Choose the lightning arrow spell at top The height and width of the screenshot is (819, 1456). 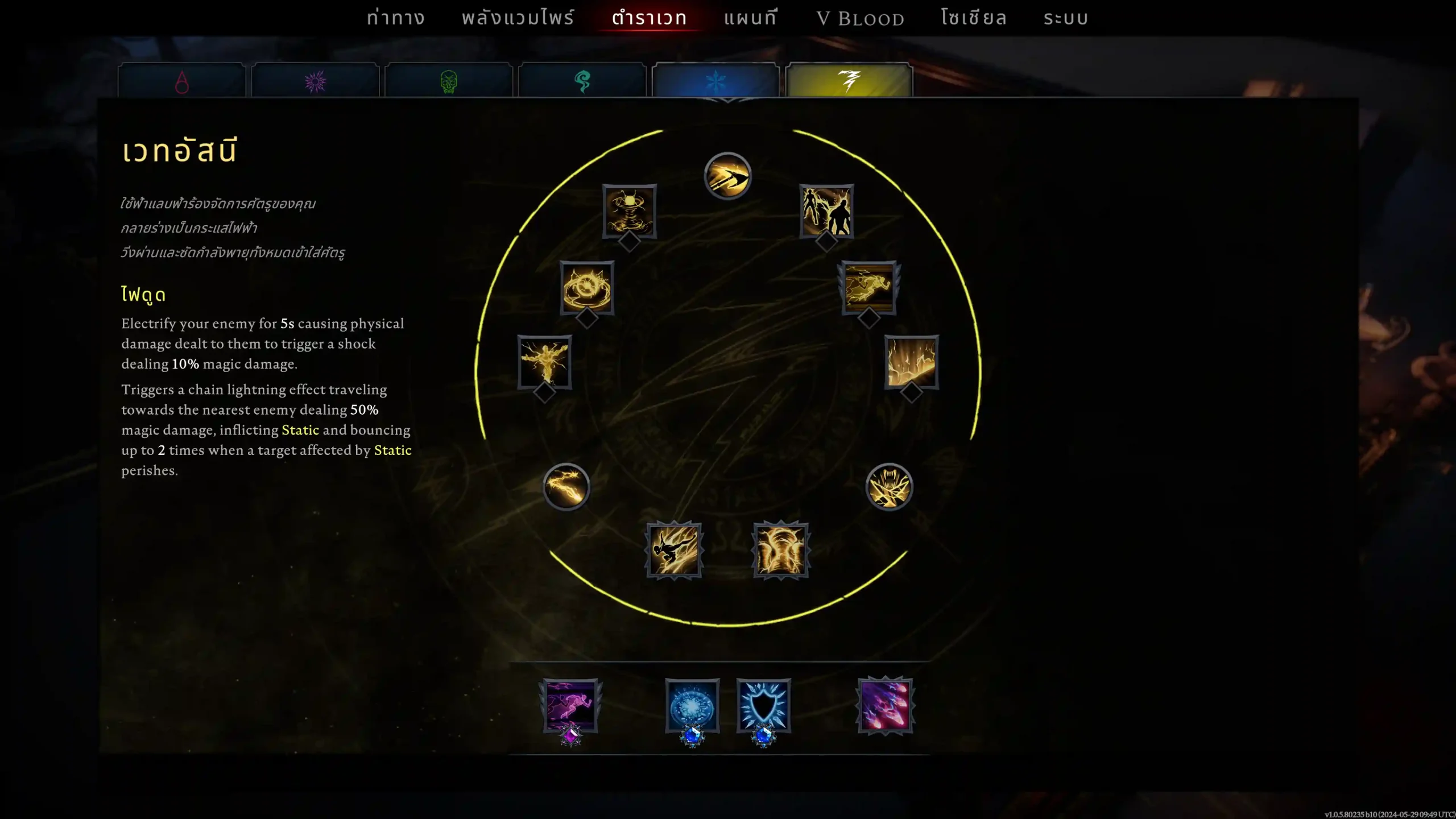[x=727, y=176]
